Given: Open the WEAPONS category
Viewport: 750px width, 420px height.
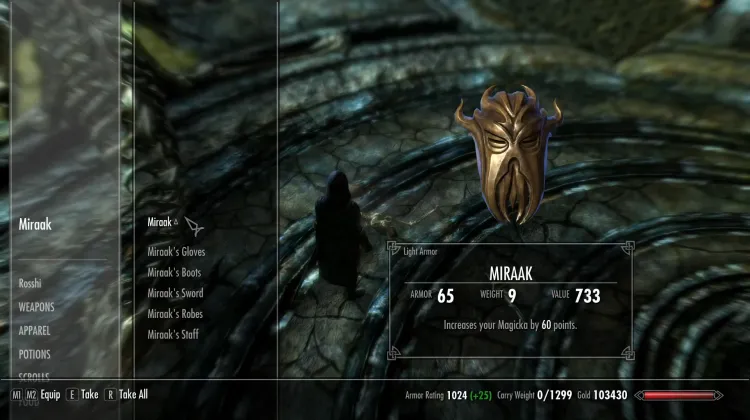Looking at the screenshot, I should (36, 307).
